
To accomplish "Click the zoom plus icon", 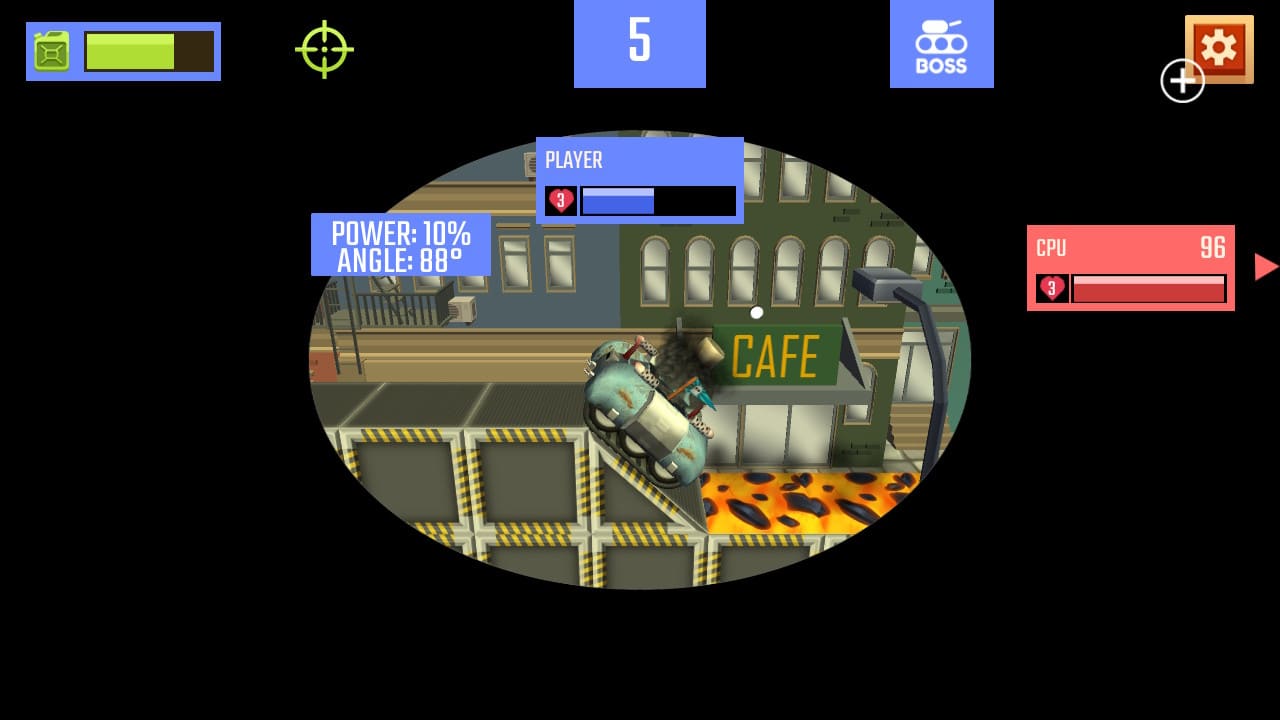I will (x=1182, y=82).
